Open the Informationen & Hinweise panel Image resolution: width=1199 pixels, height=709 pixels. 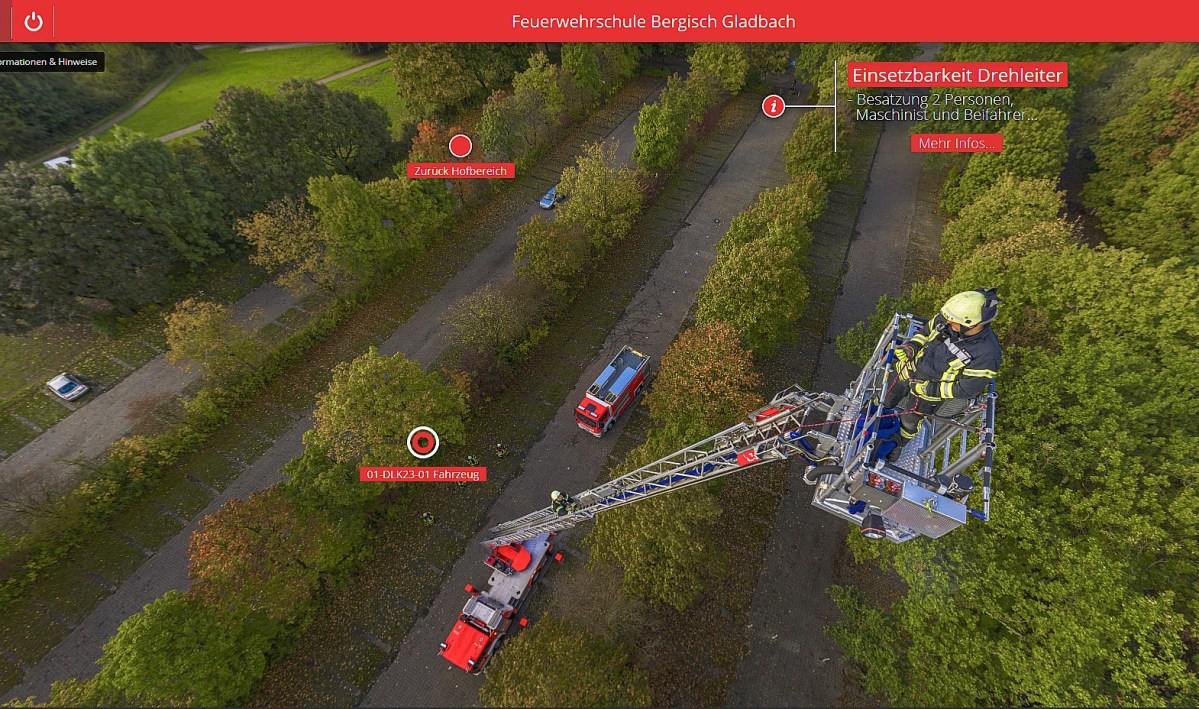(x=50, y=62)
